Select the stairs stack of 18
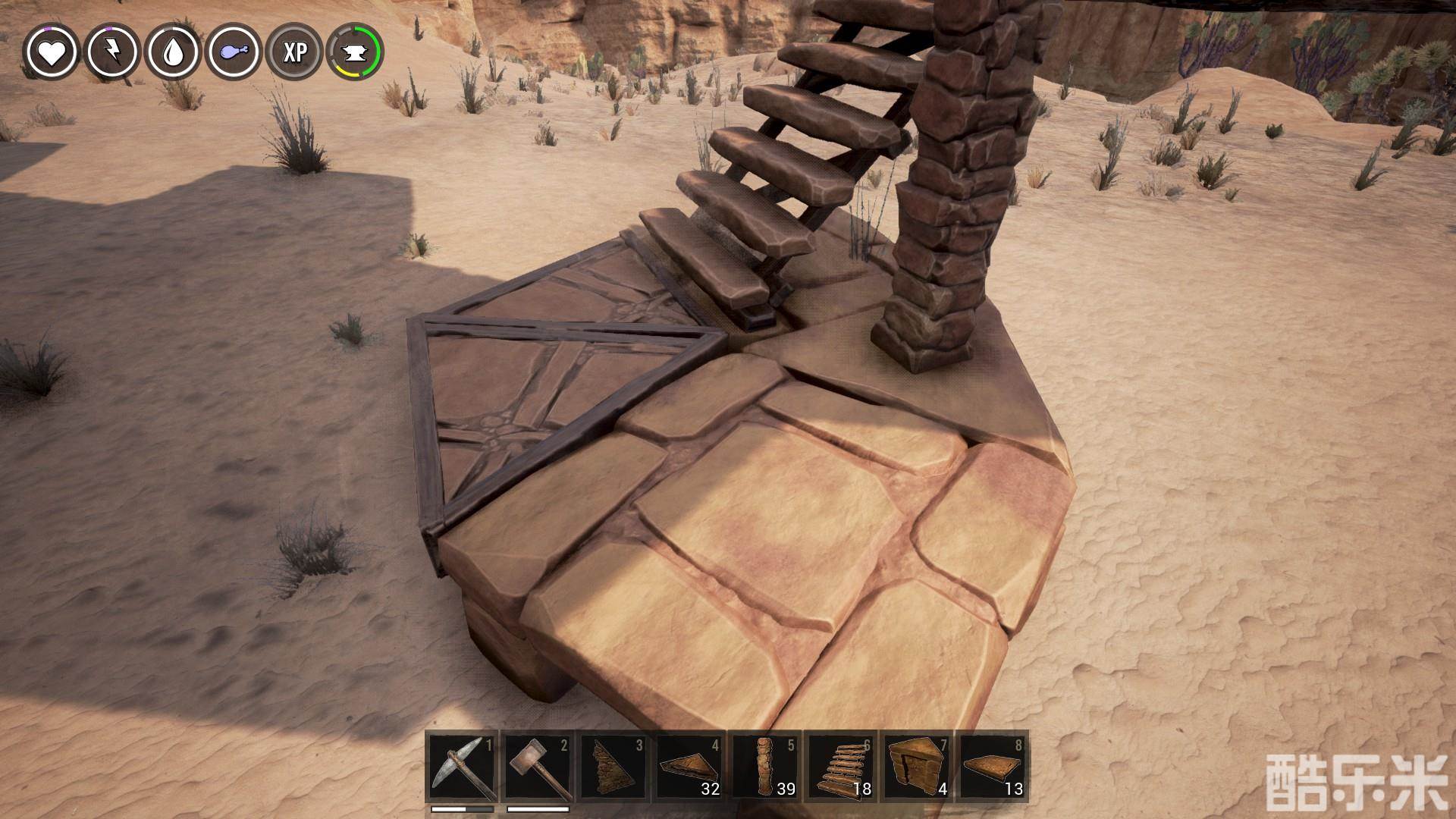The height and width of the screenshot is (819, 1456). pyautogui.click(x=841, y=767)
